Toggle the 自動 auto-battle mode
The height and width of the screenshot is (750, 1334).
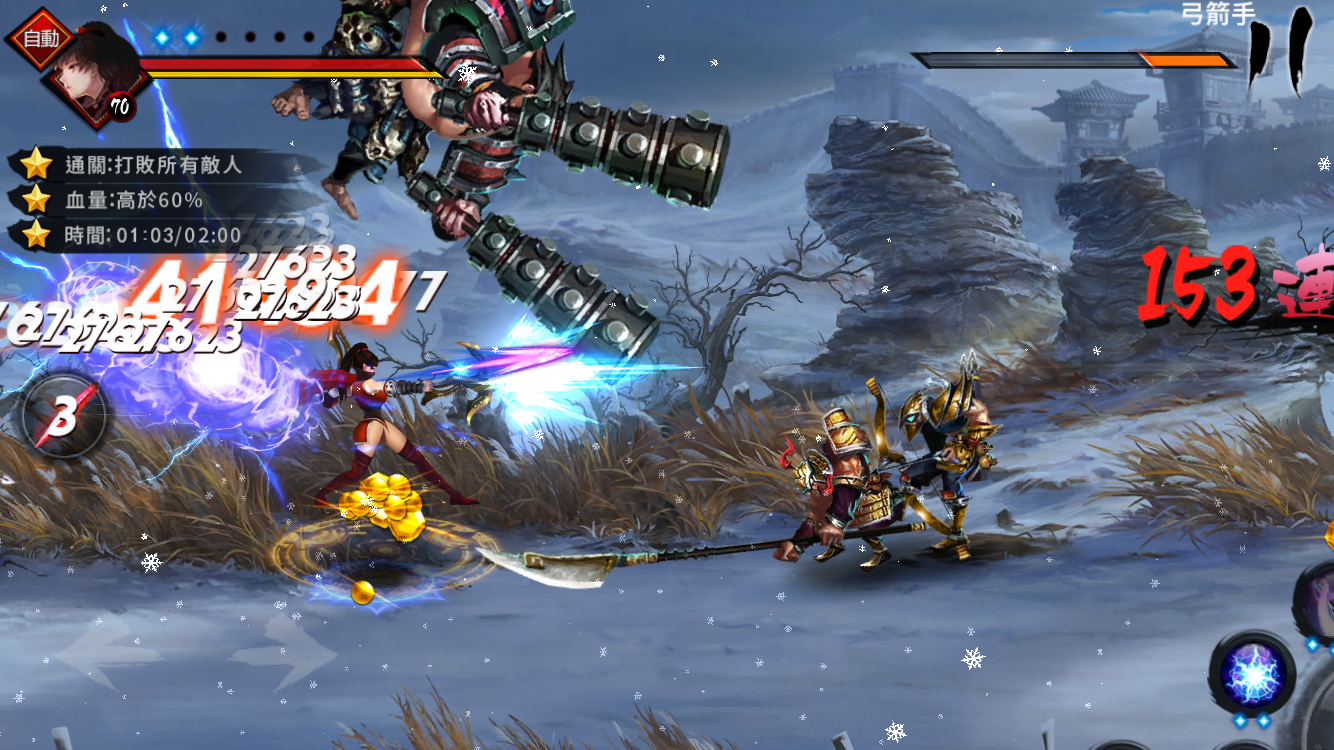[x=42, y=38]
